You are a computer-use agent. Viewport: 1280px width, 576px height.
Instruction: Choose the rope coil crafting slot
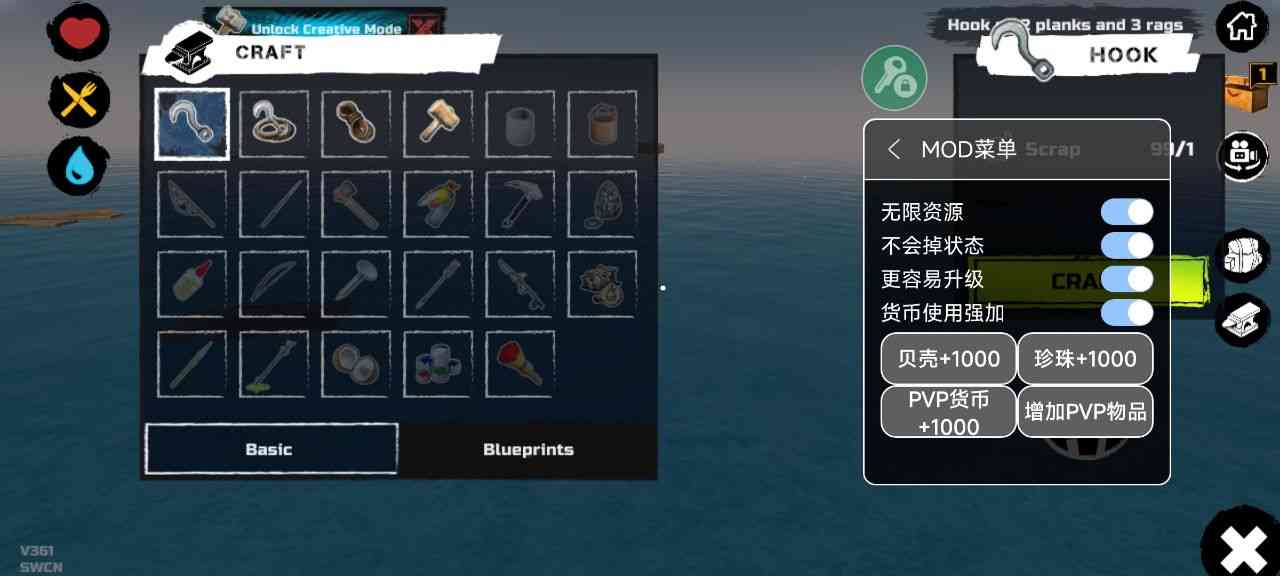click(356, 124)
